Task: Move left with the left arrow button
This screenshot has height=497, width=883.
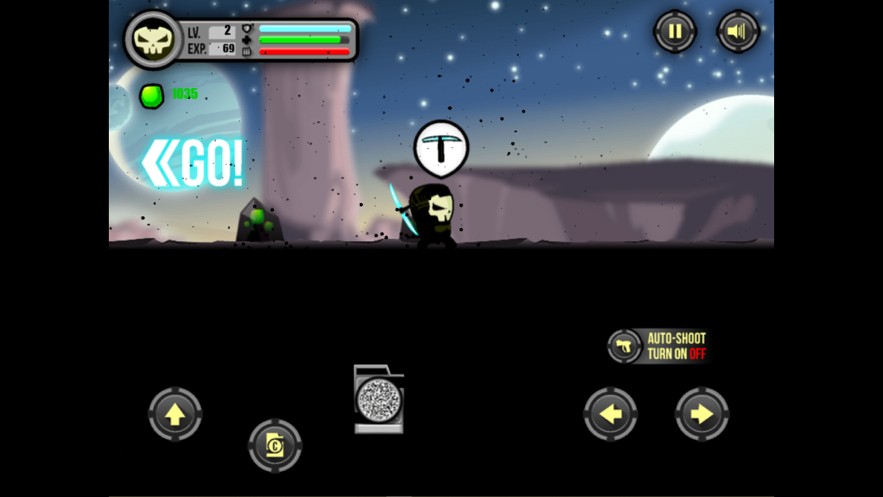Action: [610, 414]
